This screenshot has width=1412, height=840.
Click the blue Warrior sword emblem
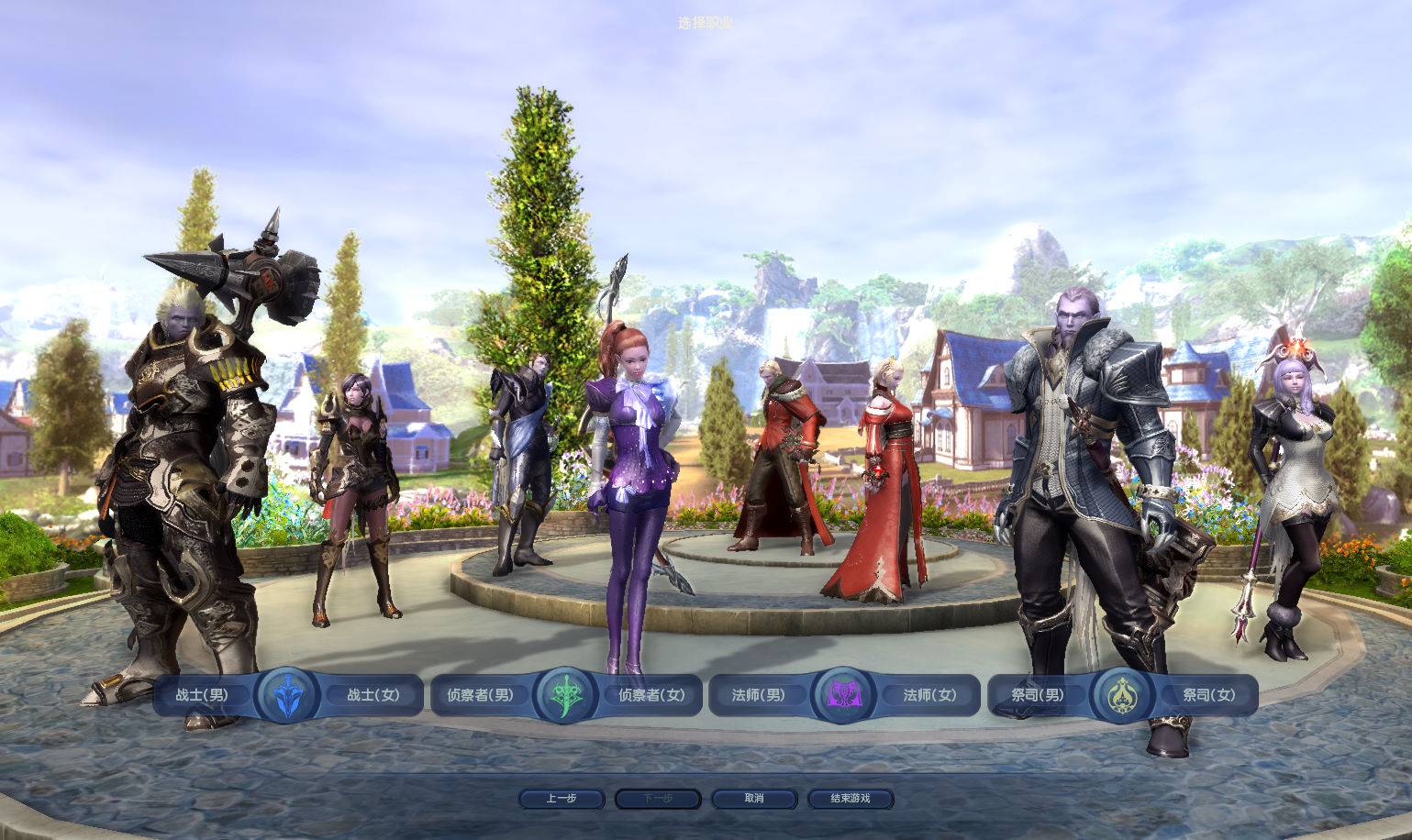[x=287, y=695]
